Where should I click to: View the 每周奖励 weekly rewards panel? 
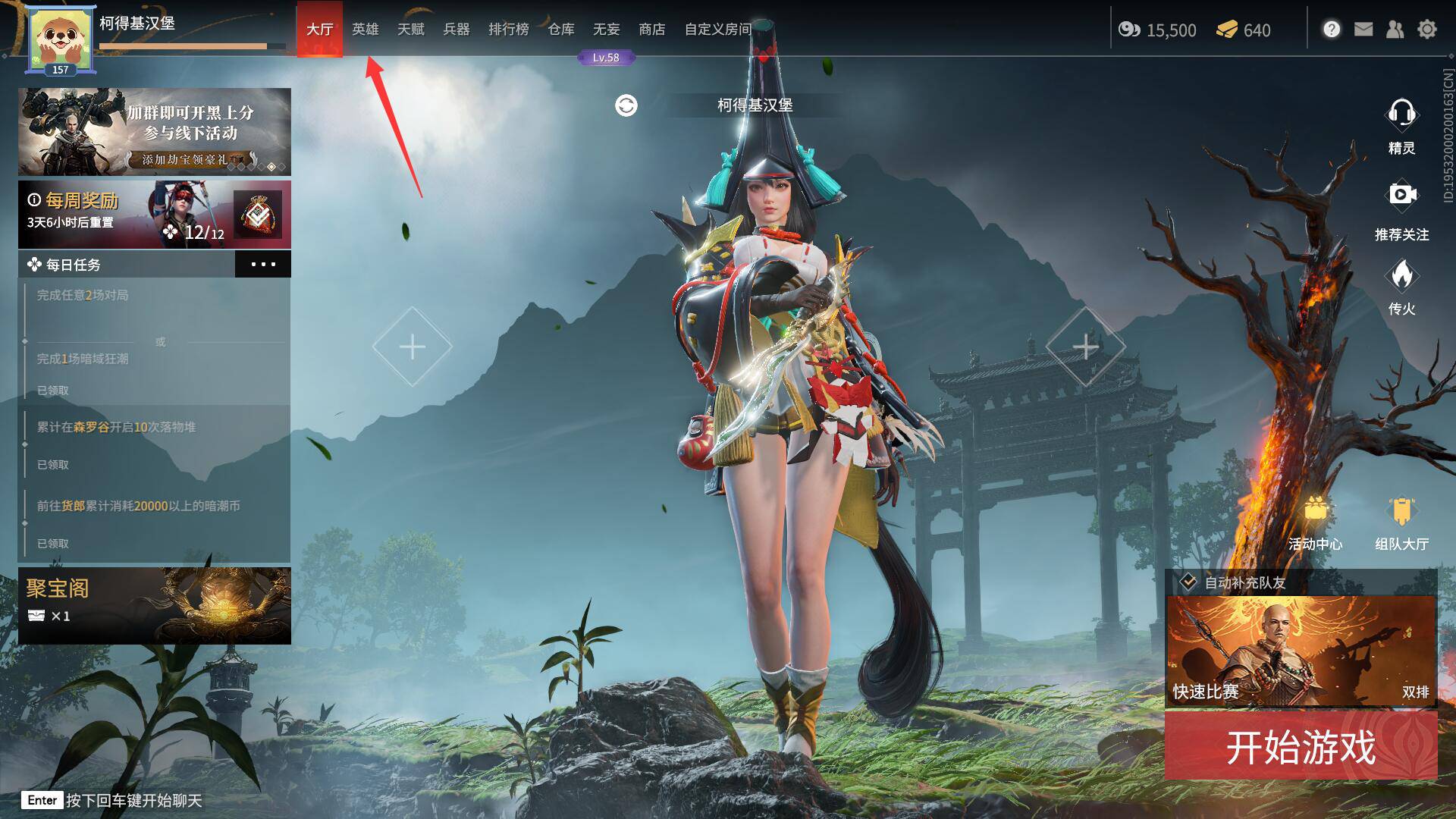pyautogui.click(x=154, y=215)
